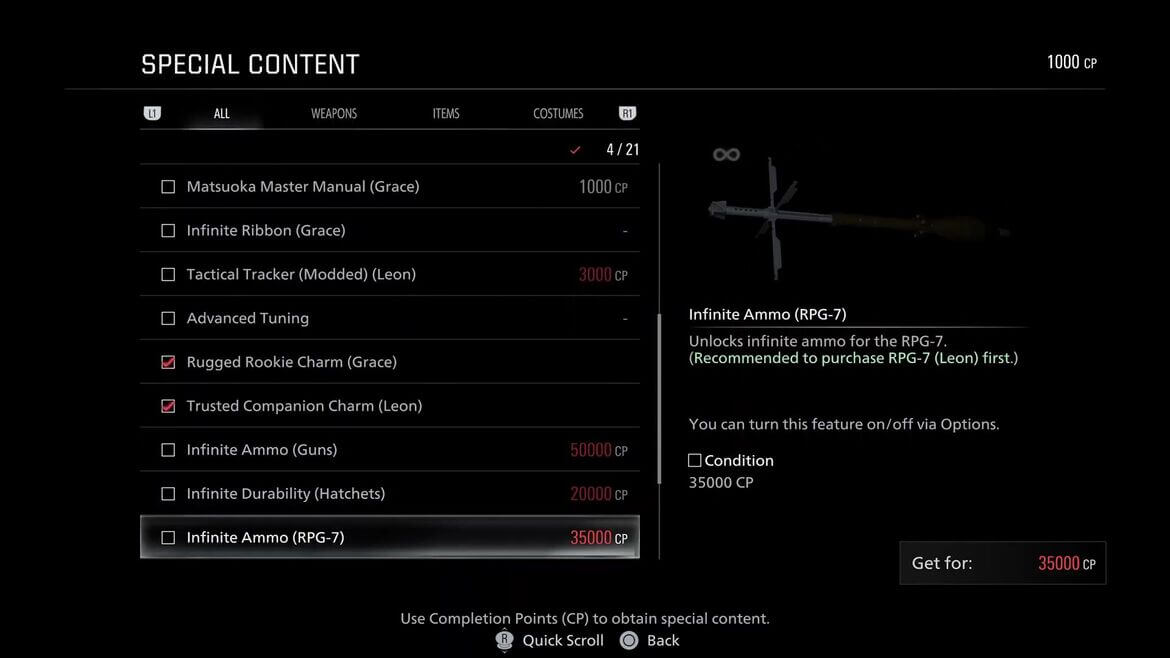Screen dimensions: 1170x658
Task: Pick the Advanced Tuning entry
Action: tap(389, 319)
